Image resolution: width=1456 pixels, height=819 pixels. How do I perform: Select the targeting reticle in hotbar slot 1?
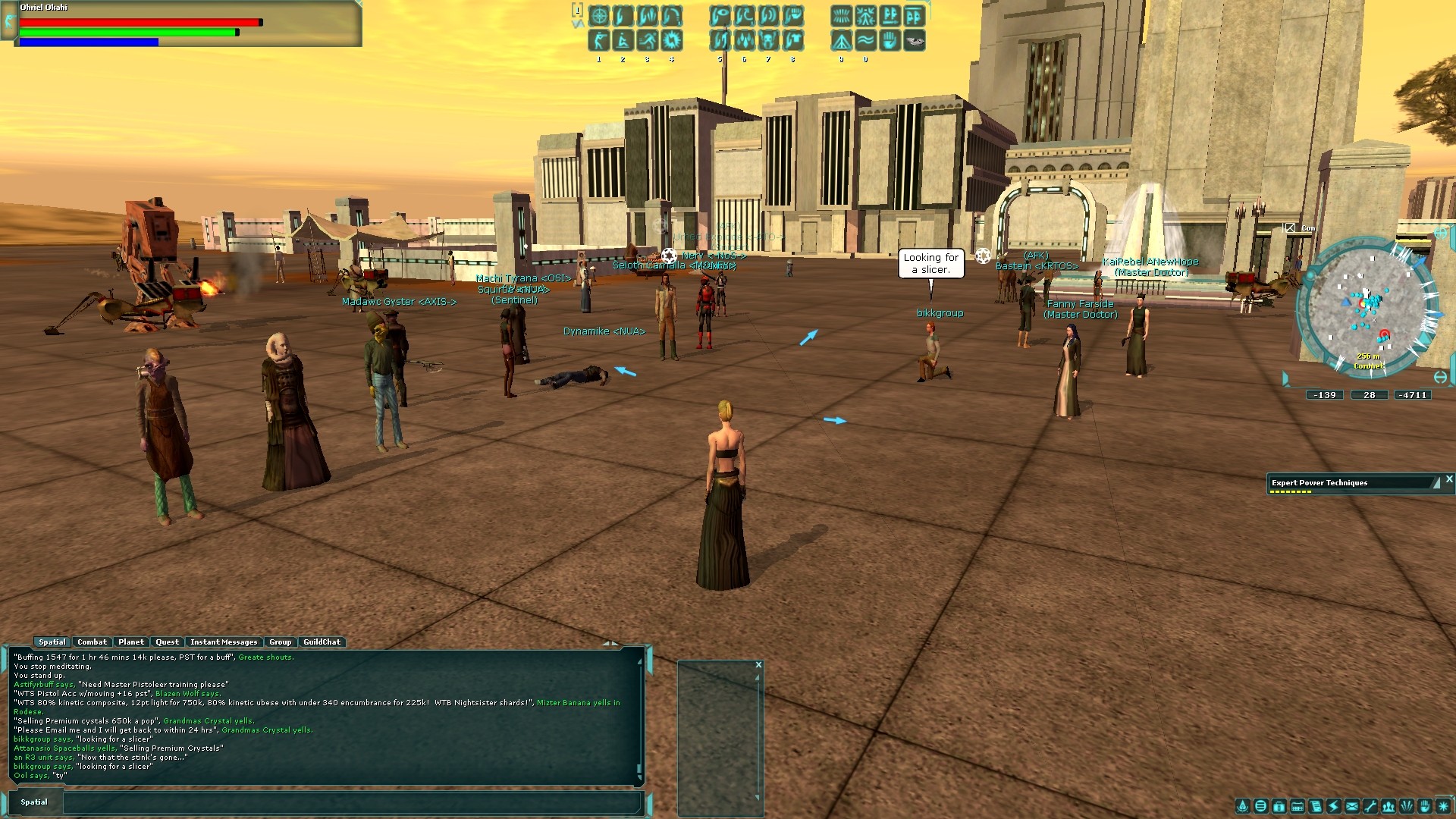pos(599,15)
